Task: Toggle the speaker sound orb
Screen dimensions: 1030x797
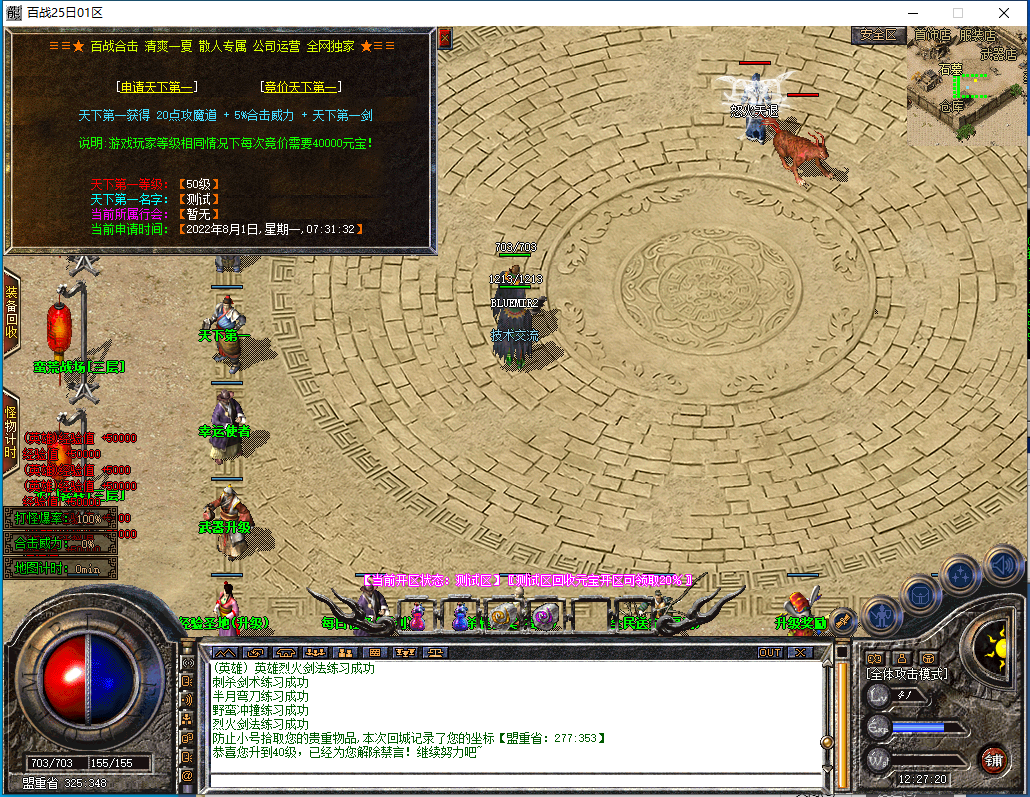Action: pyautogui.click(x=1003, y=567)
